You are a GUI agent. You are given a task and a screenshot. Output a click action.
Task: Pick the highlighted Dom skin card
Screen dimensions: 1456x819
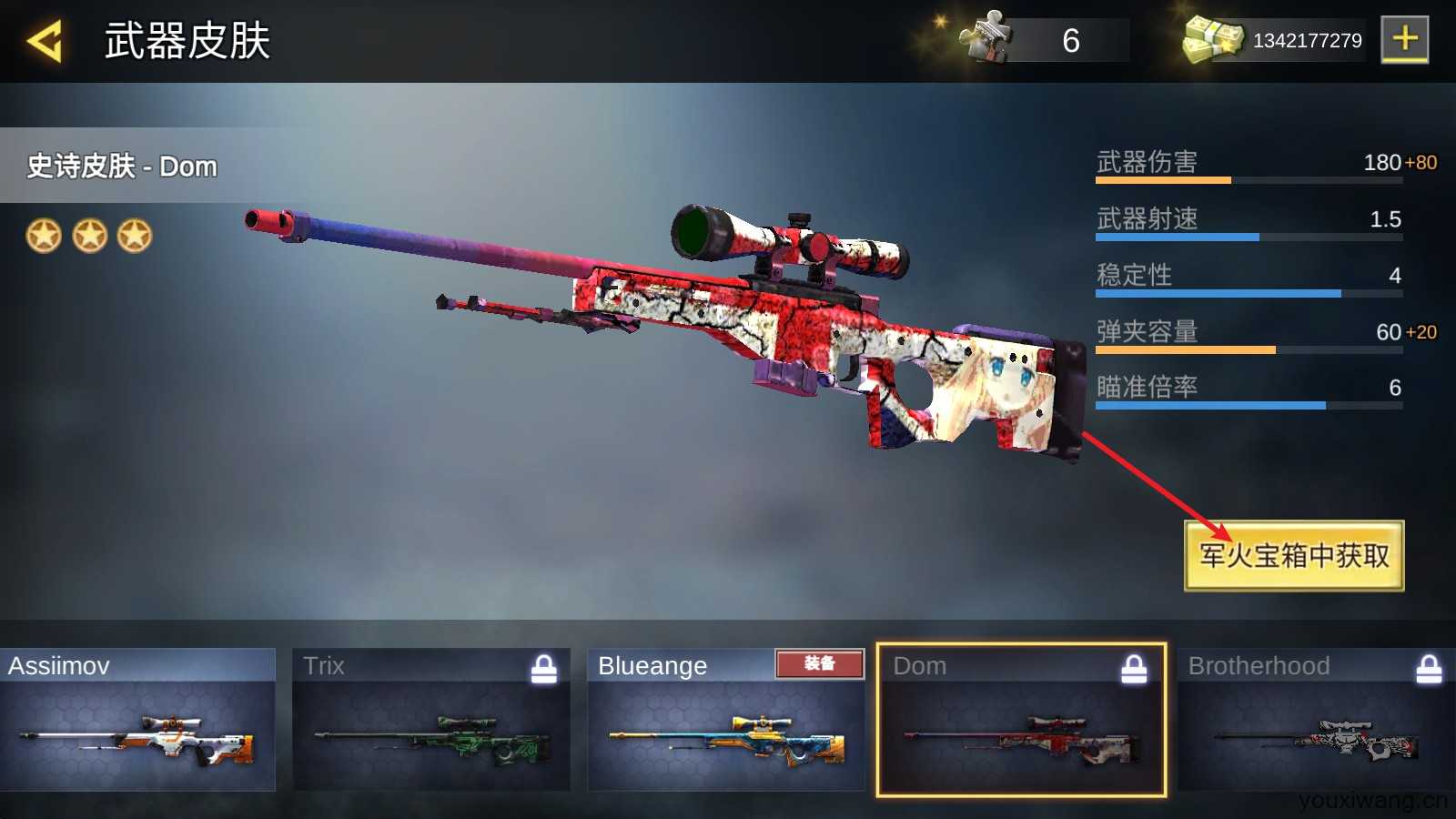pyautogui.click(x=1021, y=720)
